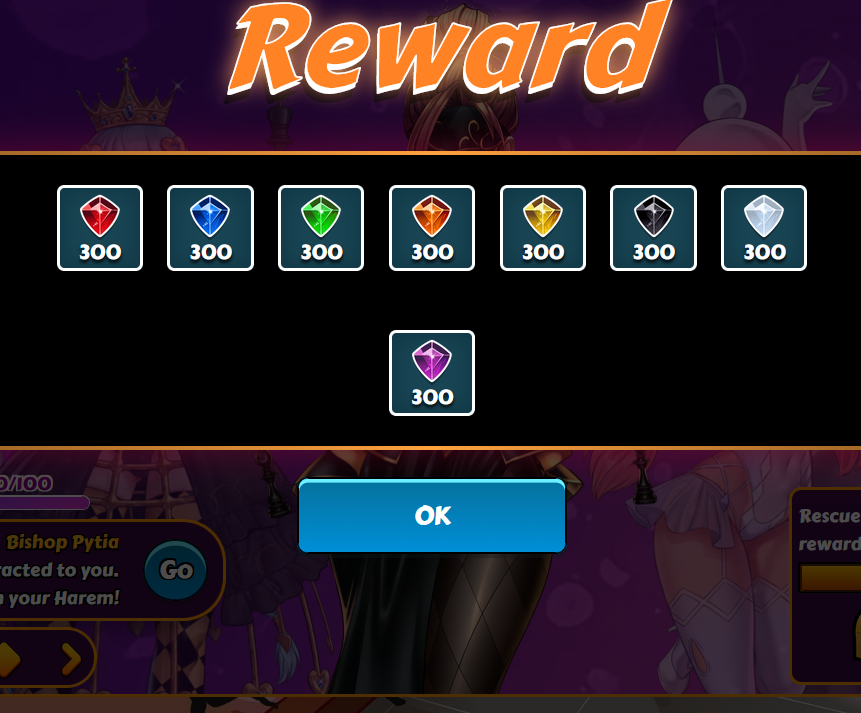Select the purple gem reward
Image resolution: width=861 pixels, height=713 pixels.
click(x=432, y=373)
